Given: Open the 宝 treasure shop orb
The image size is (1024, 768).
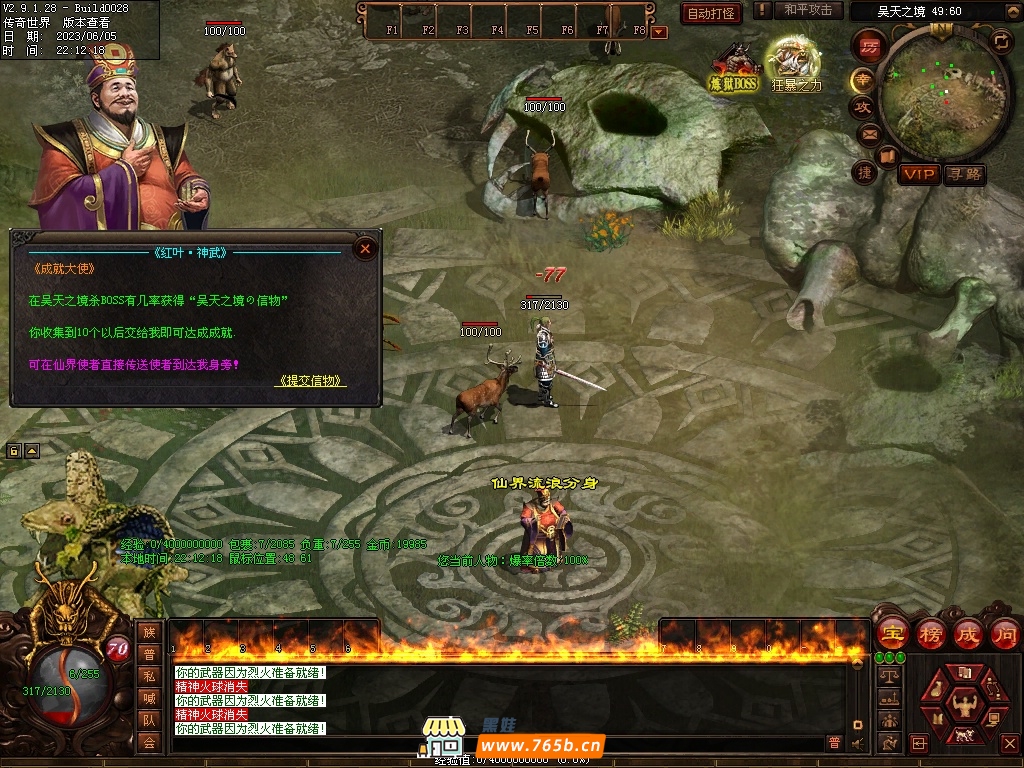Looking at the screenshot, I should click(x=893, y=633).
